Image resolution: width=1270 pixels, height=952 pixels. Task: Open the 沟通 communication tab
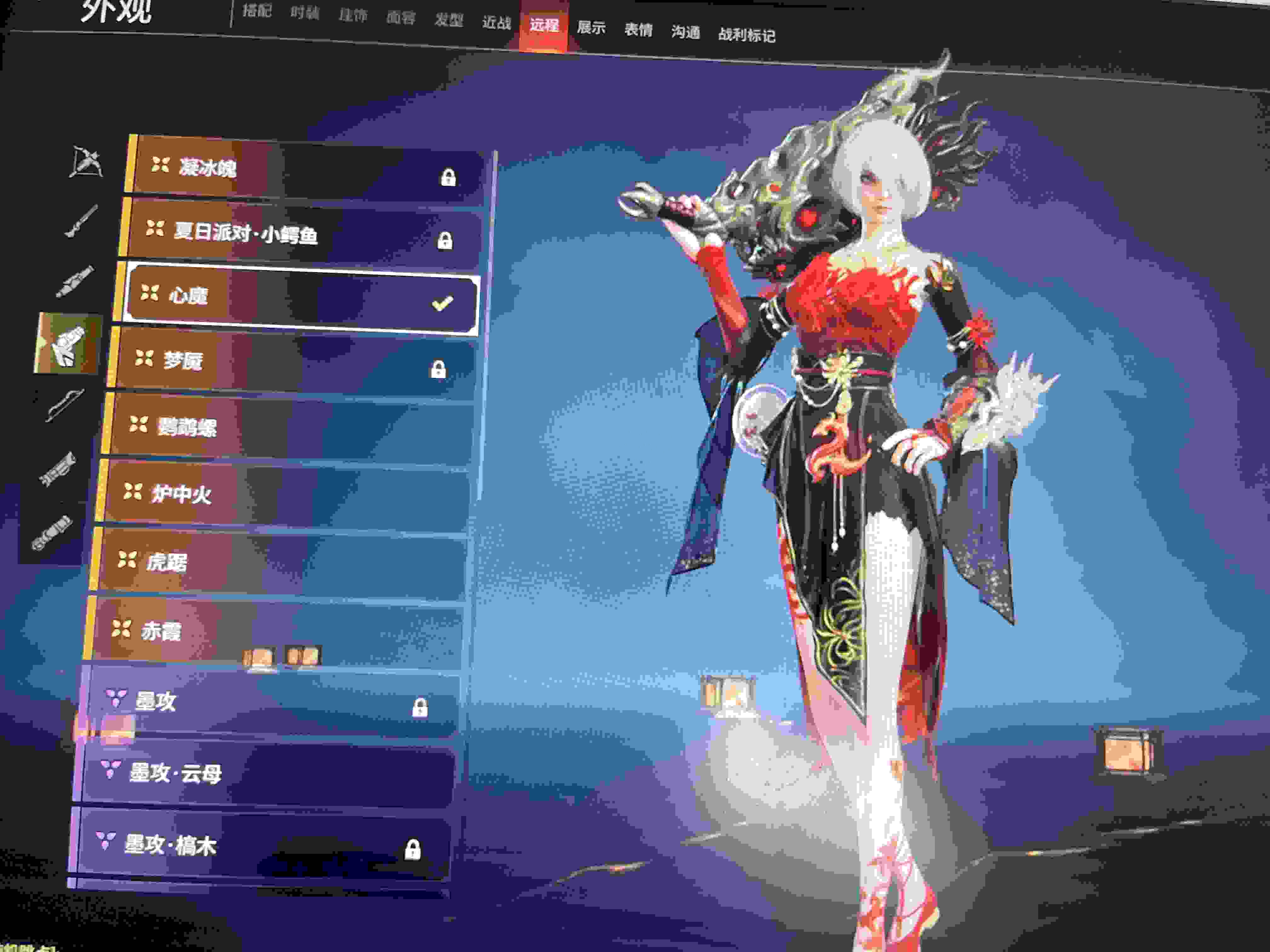(x=685, y=32)
